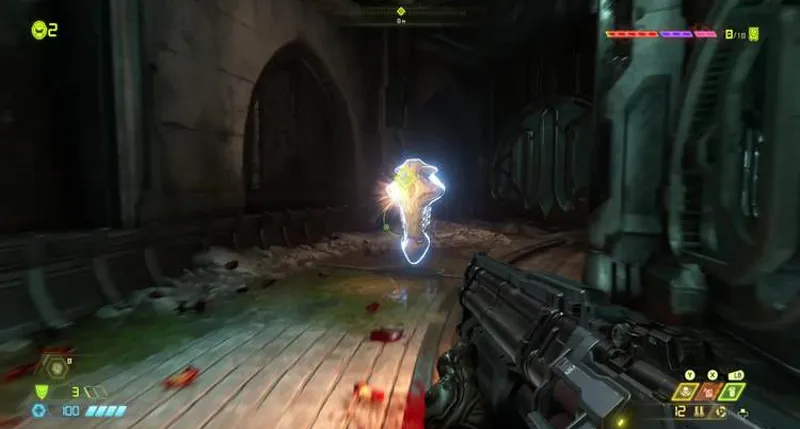This screenshot has width=800, height=429.
Task: Click the blue health cross icon
Action: 39,410
